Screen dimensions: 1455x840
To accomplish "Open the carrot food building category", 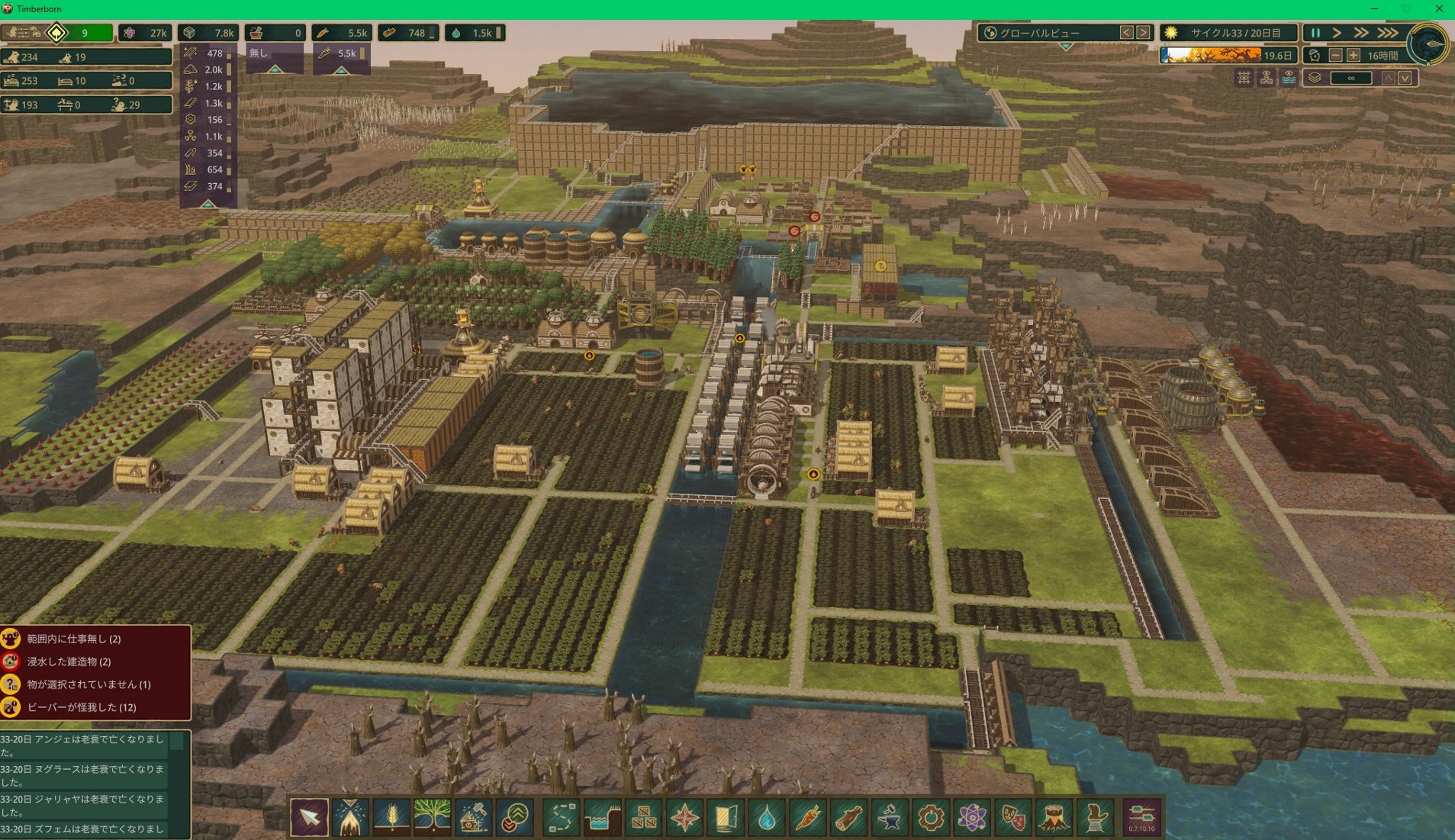I will [808, 818].
